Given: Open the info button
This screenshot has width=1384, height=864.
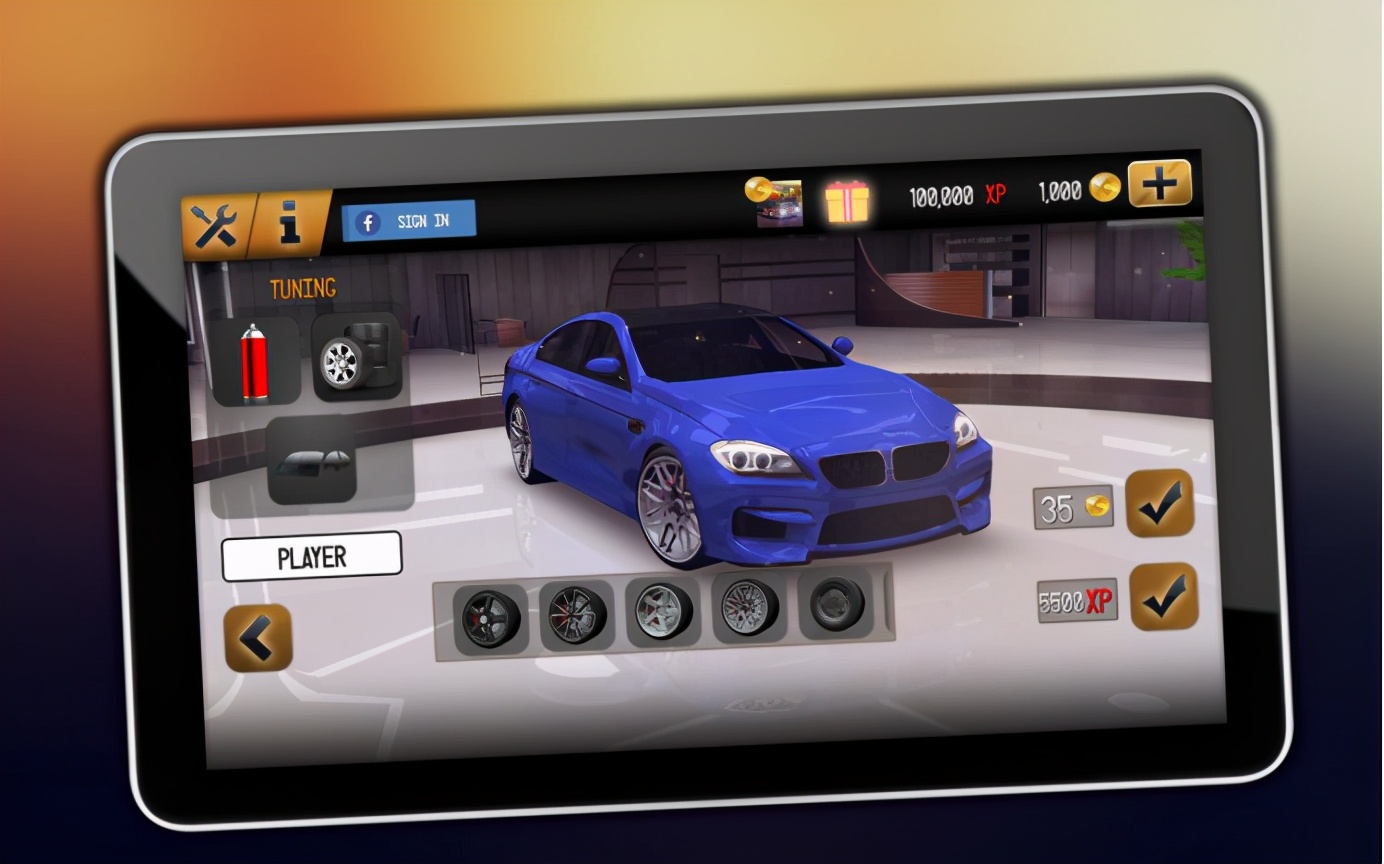Looking at the screenshot, I should (x=291, y=223).
